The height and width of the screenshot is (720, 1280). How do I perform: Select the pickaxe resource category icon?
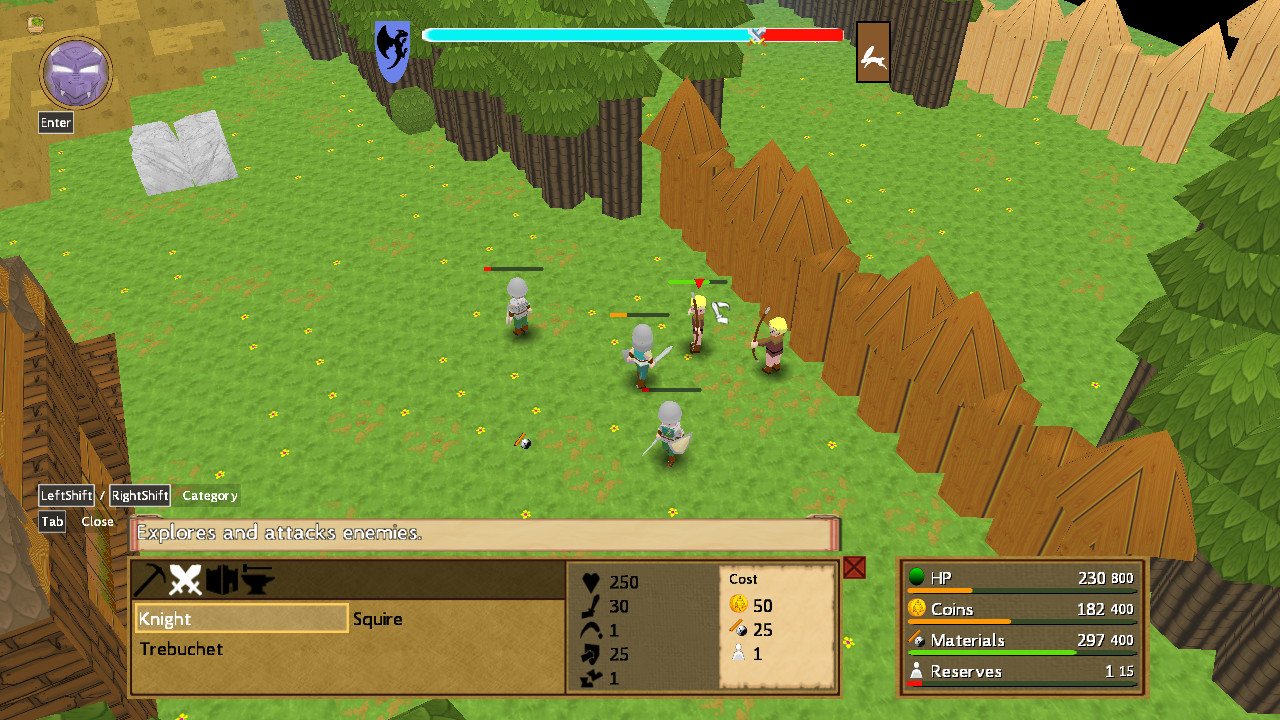point(152,577)
